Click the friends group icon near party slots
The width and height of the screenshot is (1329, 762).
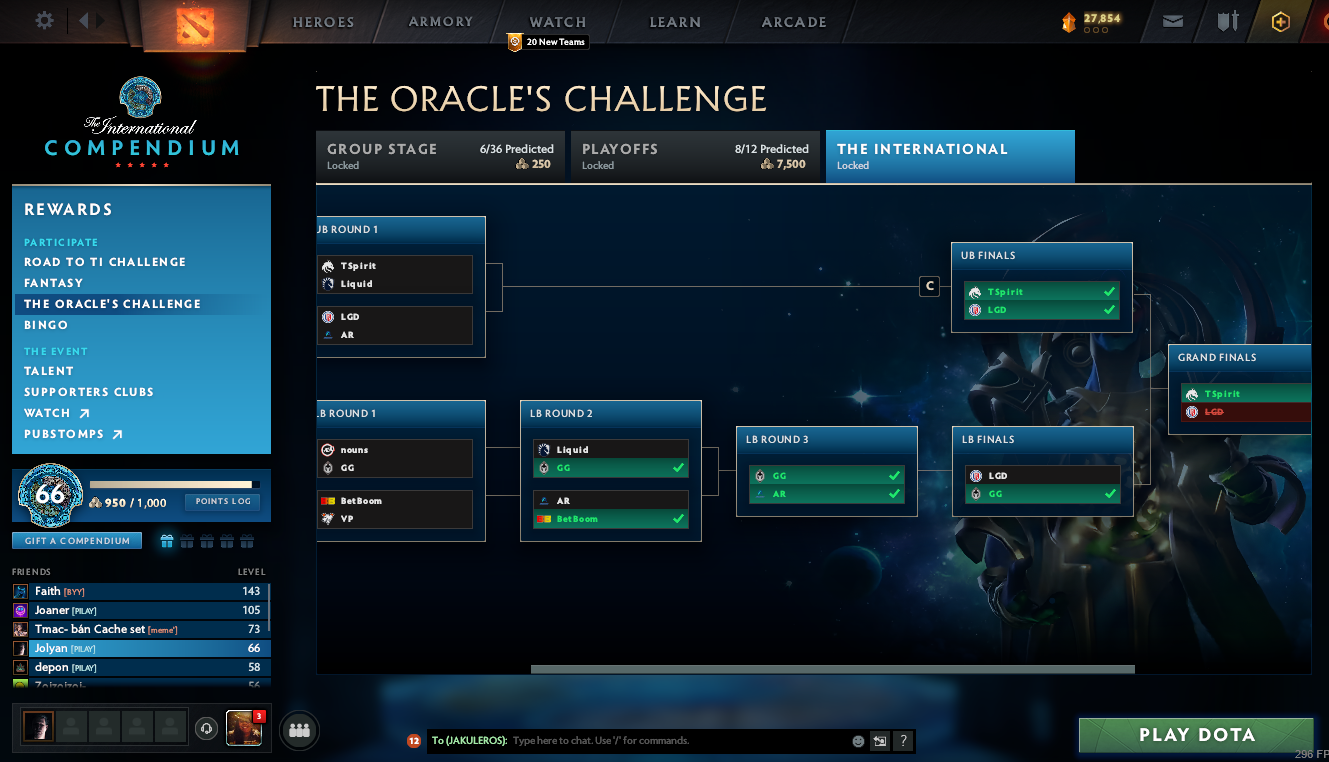(x=298, y=728)
